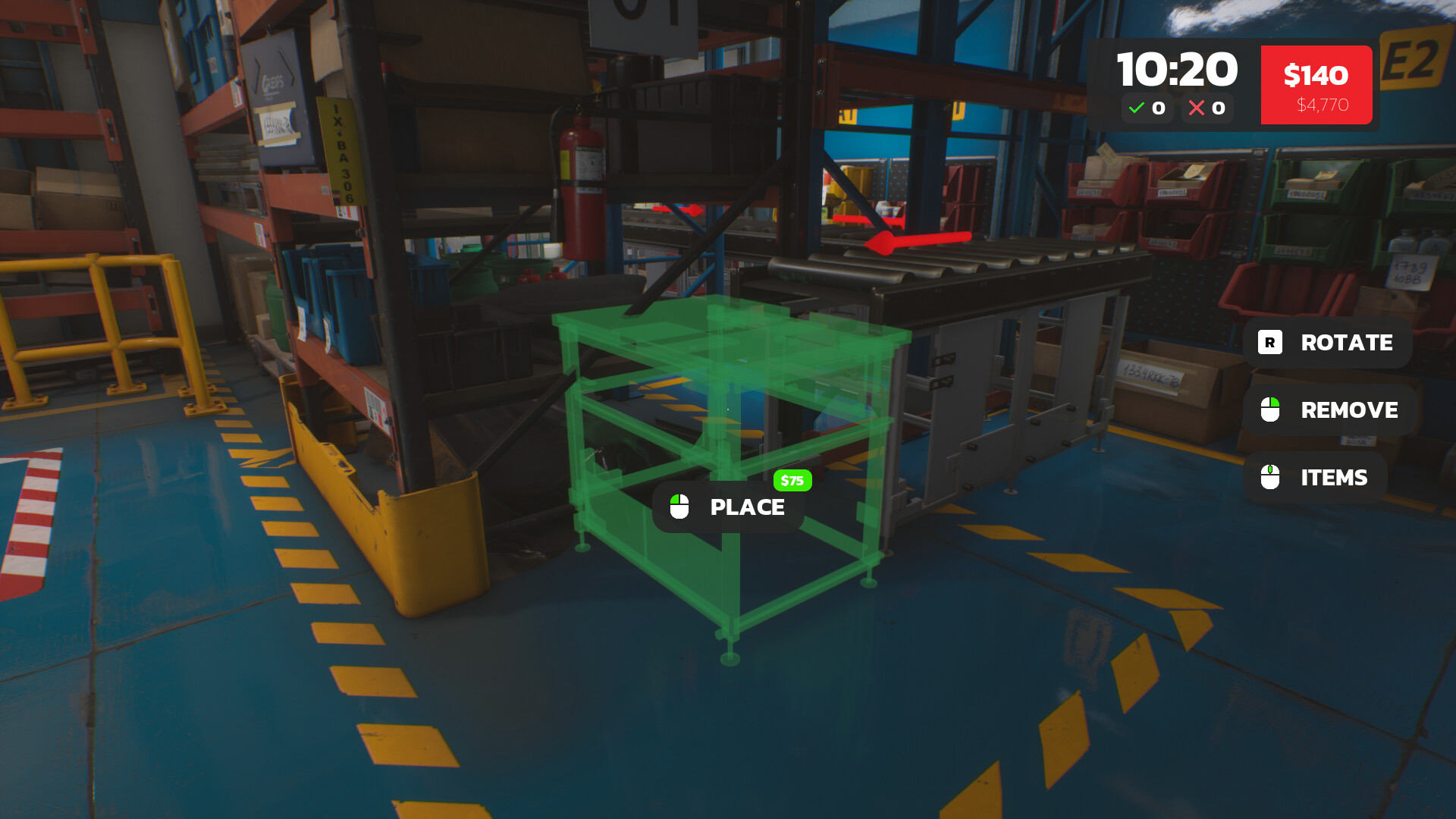Select the red X counter
1456x819 pixels.
(x=1207, y=108)
